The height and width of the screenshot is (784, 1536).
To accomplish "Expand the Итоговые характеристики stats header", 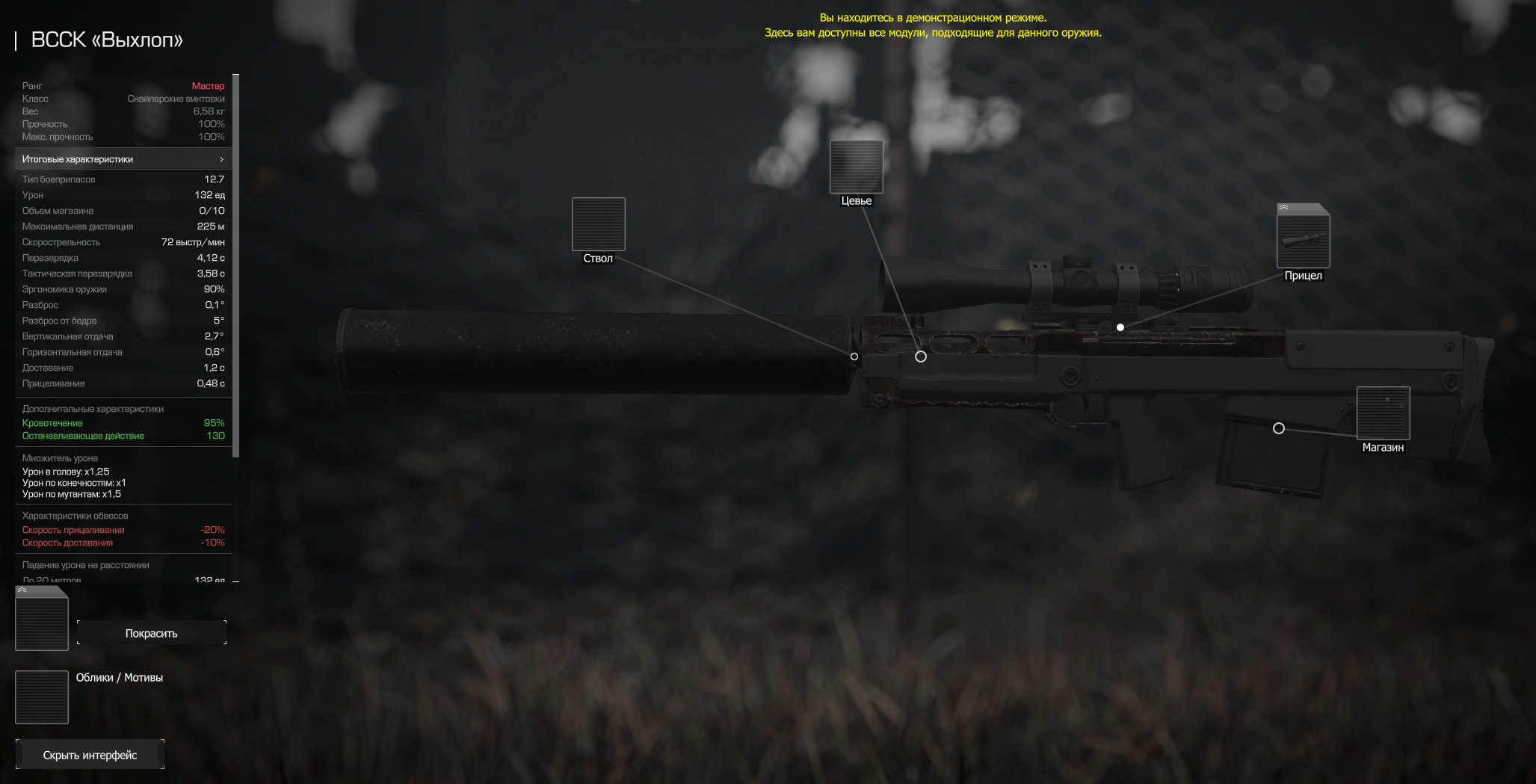I will (123, 159).
